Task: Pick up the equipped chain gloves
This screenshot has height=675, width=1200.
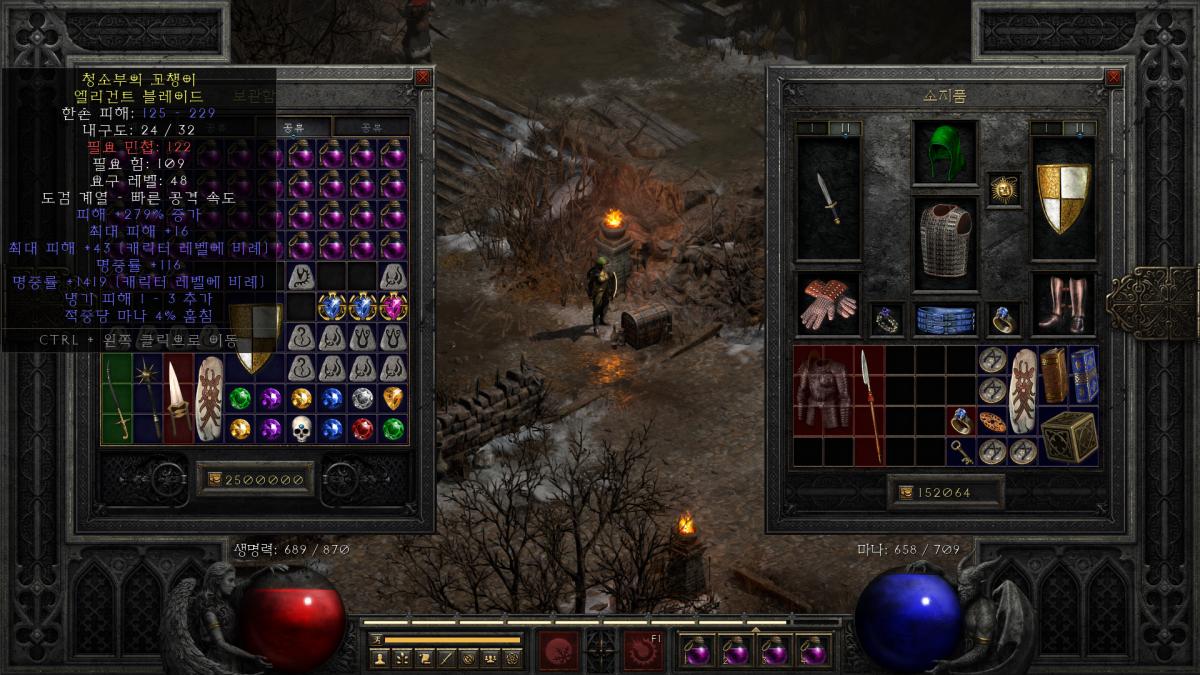Action: coord(827,304)
